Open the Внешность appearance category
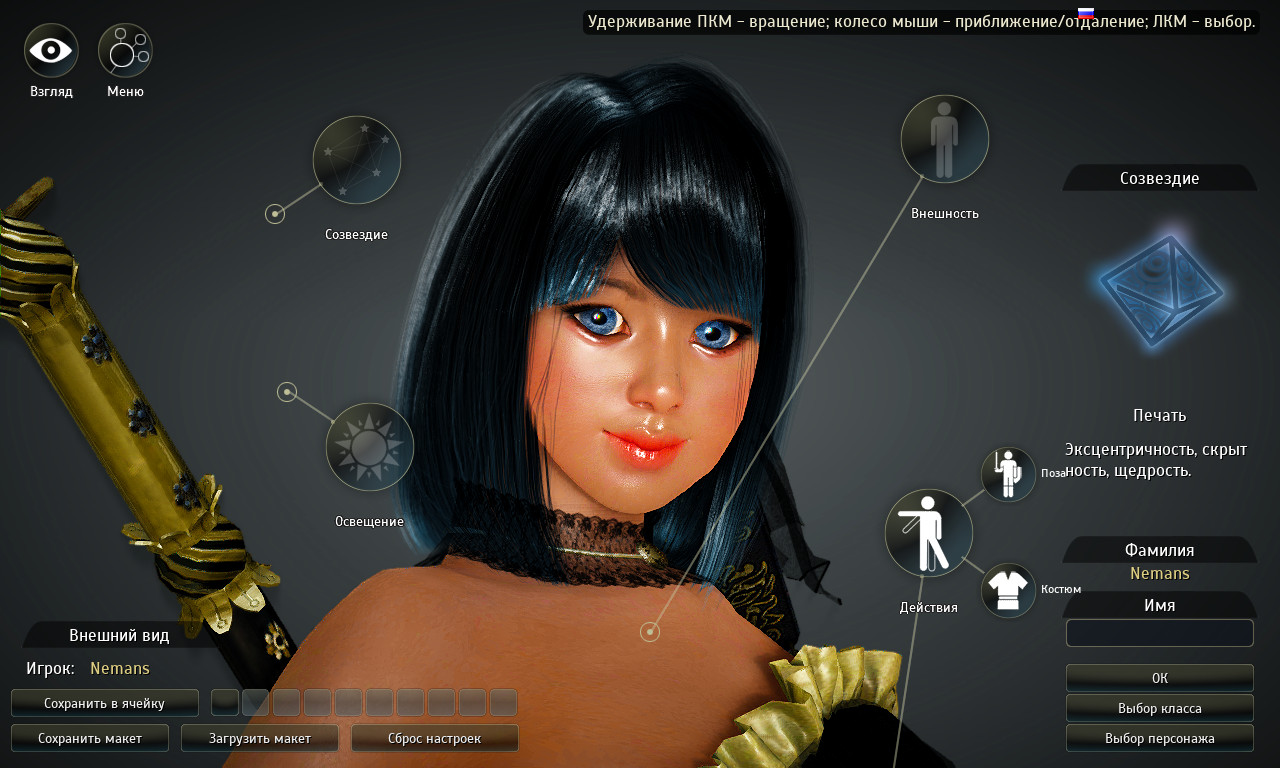Viewport: 1280px width, 768px height. pos(945,139)
